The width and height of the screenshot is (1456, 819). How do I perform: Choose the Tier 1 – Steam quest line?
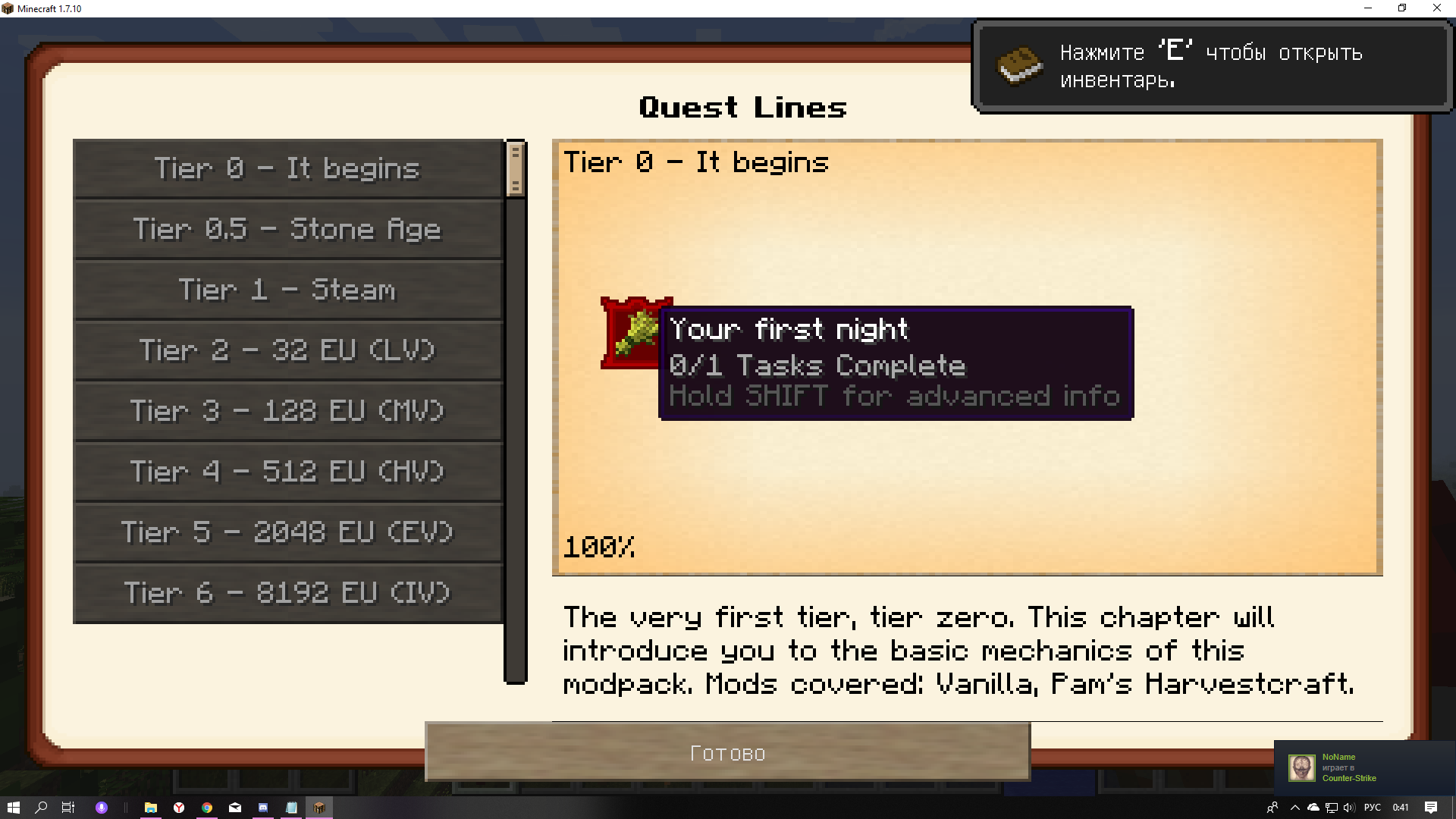[287, 290]
